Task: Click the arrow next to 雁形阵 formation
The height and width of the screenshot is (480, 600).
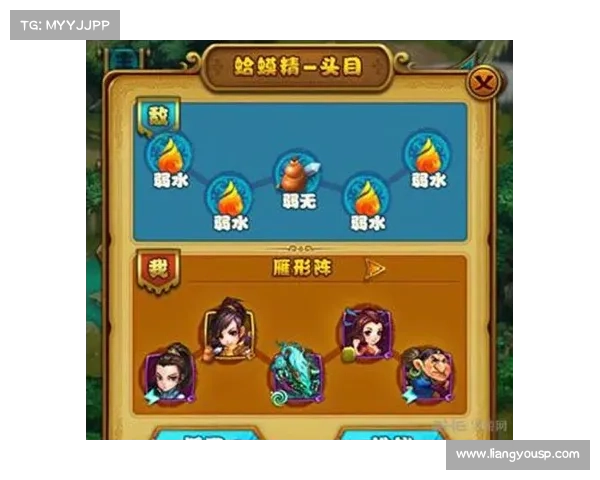Action: (x=375, y=268)
